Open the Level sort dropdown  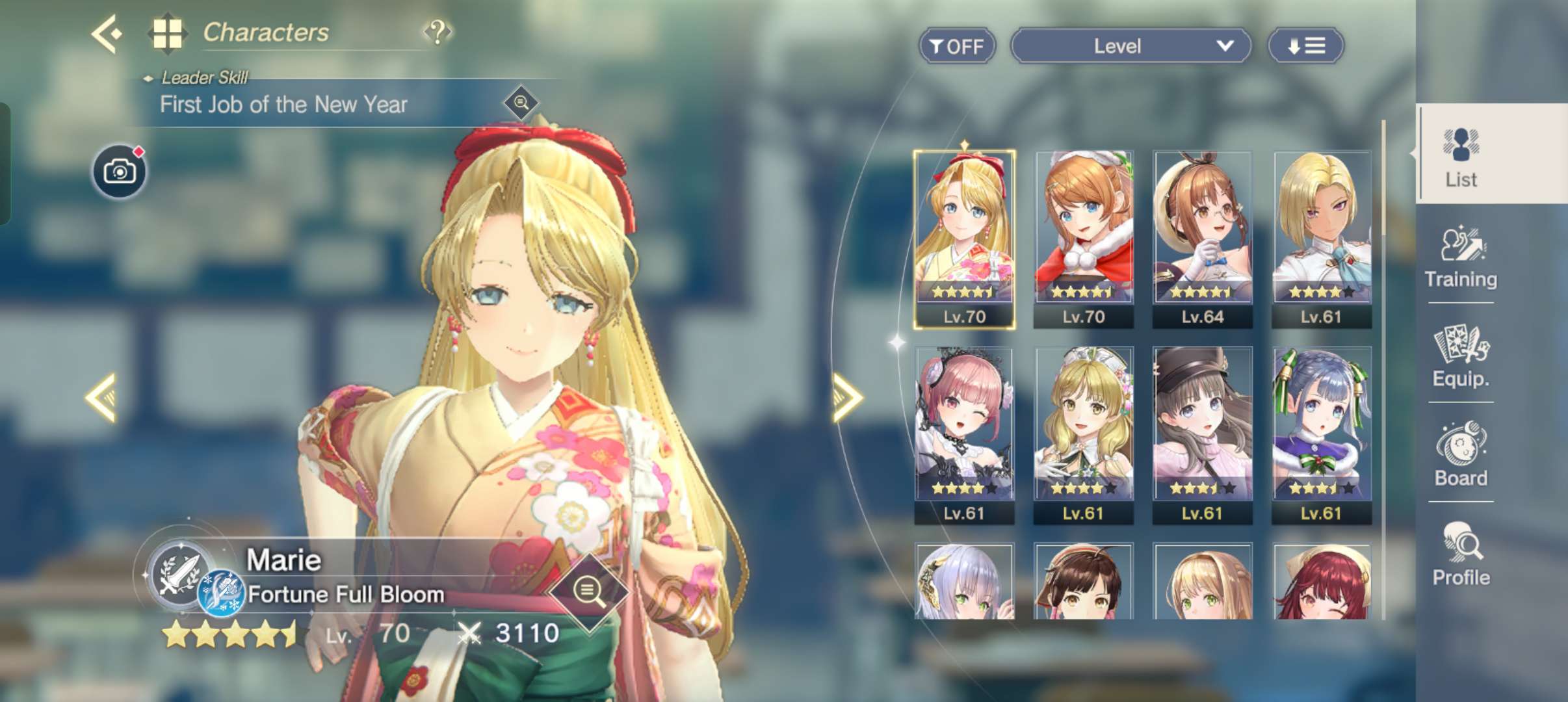(x=1130, y=46)
